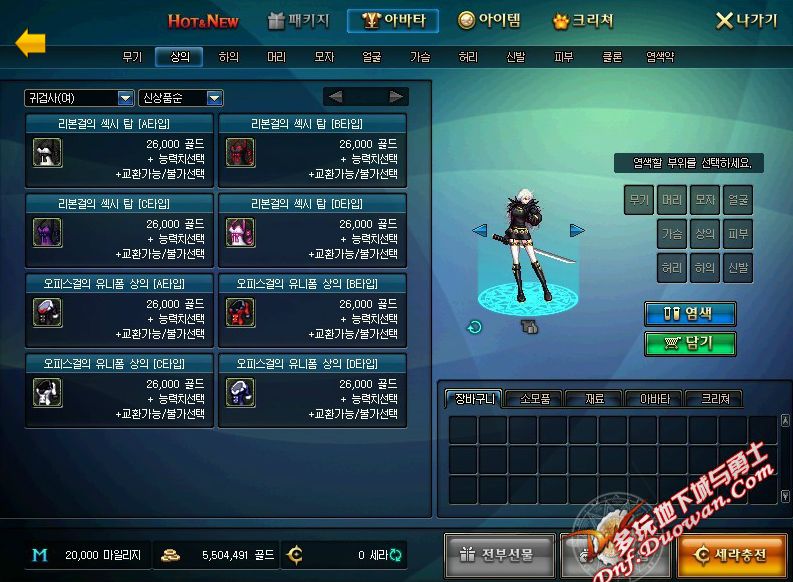Add to cart with 담기 button
The width and height of the screenshot is (793, 582).
coord(690,344)
